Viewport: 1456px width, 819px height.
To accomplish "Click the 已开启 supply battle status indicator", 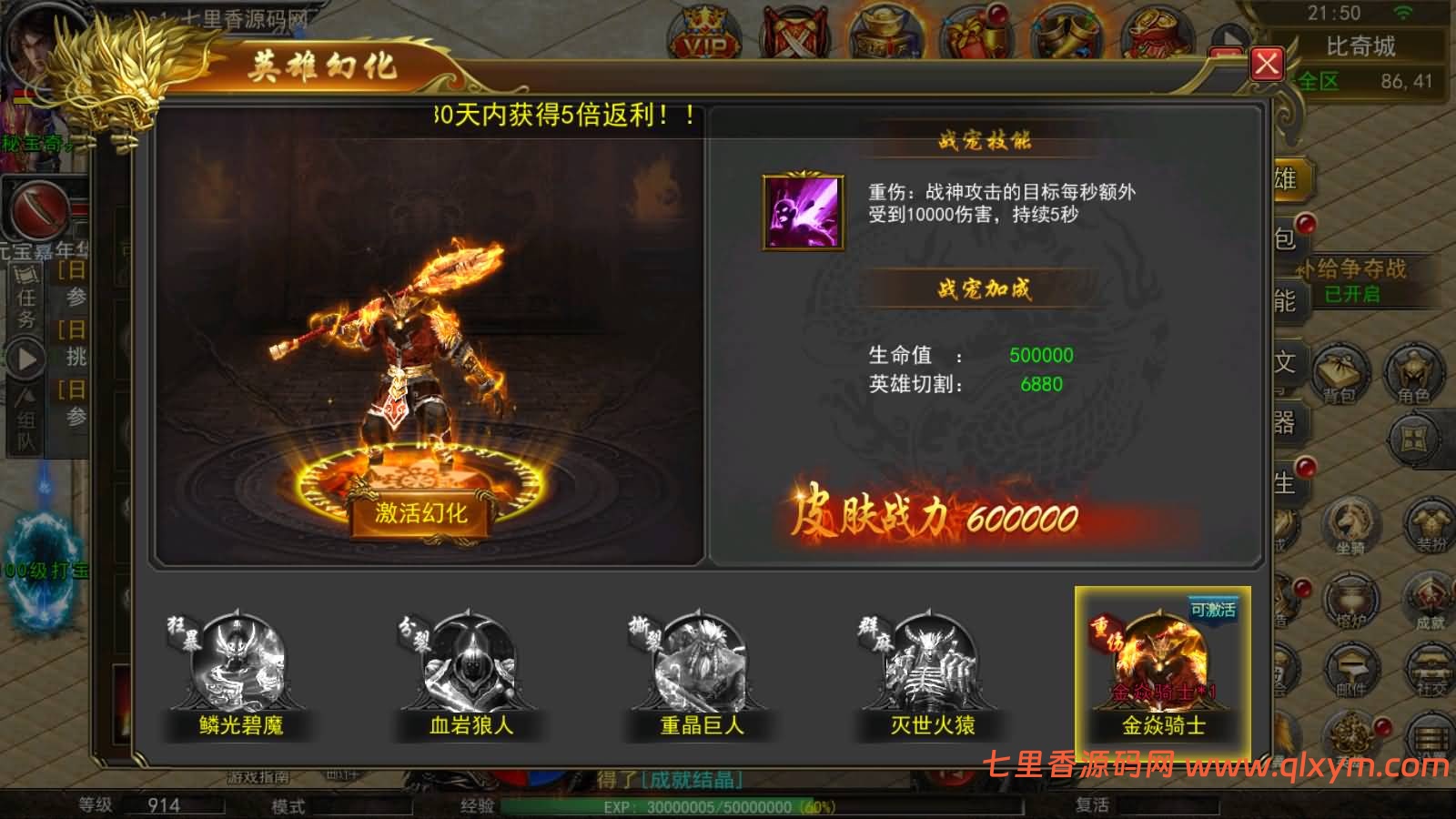I will click(1353, 294).
